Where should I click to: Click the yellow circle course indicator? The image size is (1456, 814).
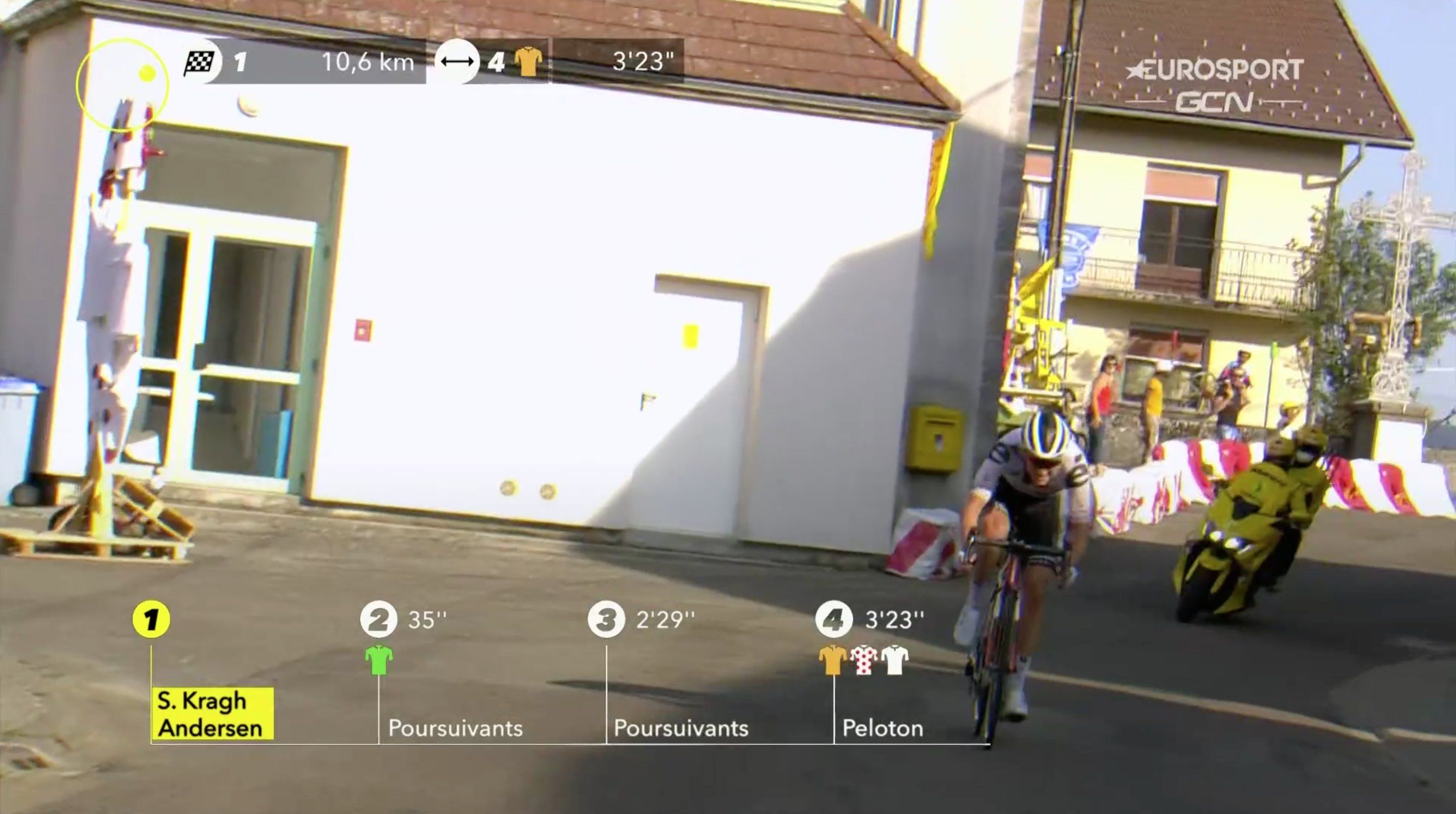pyautogui.click(x=122, y=85)
